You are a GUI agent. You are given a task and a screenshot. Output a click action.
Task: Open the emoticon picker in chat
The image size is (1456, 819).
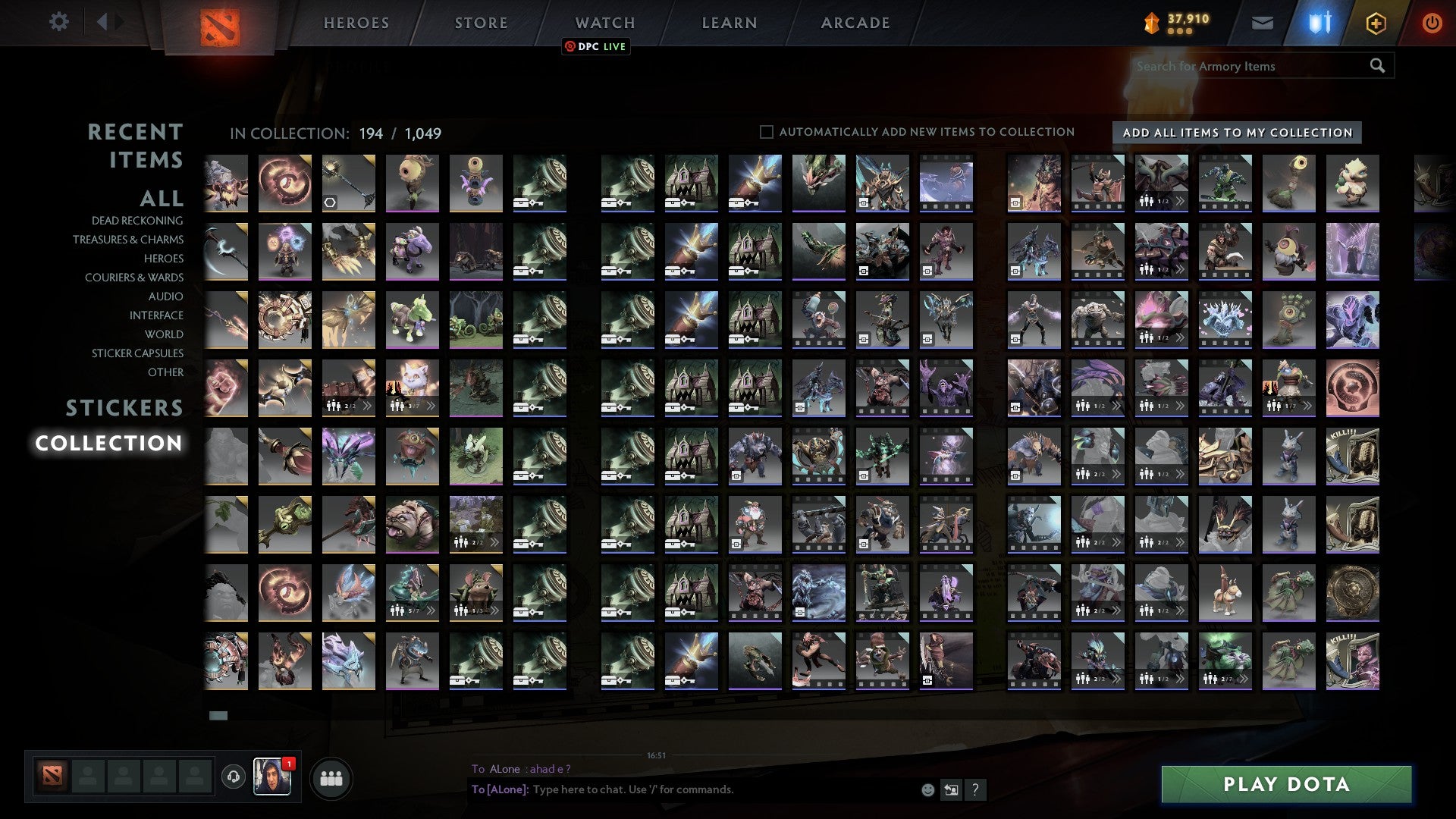pyautogui.click(x=927, y=789)
